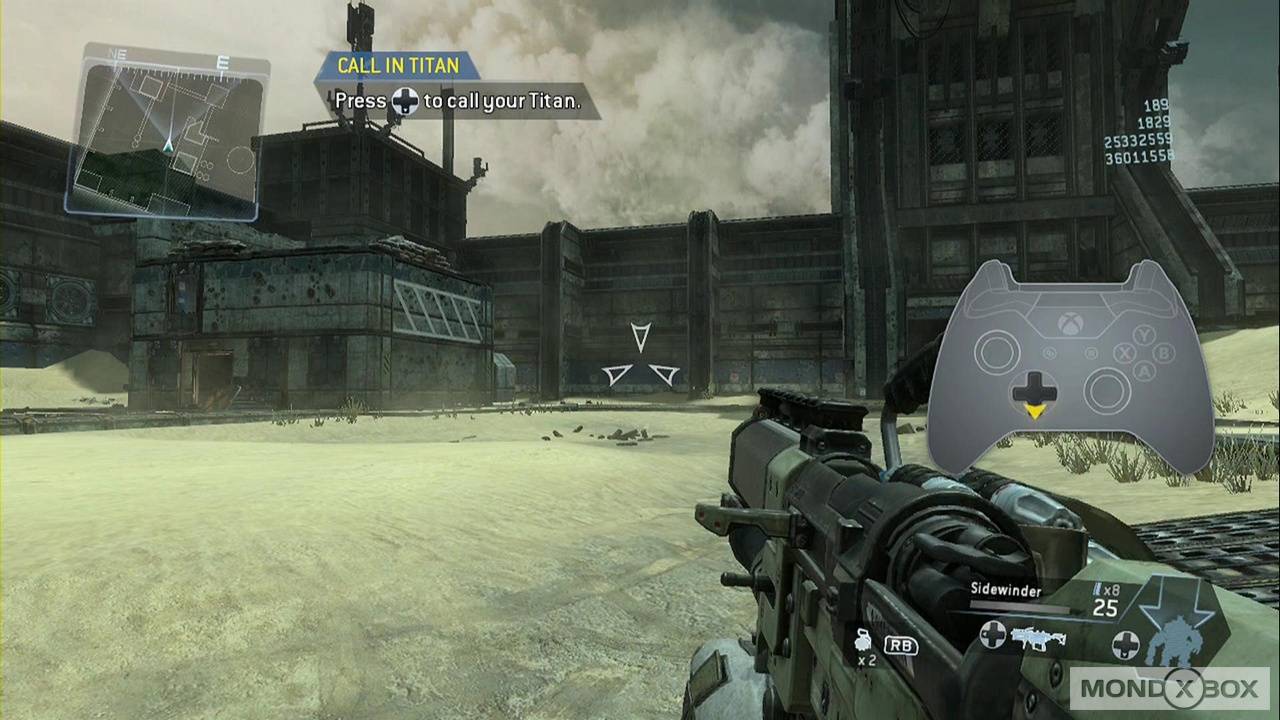
Task: Click the View button on the controller diagram
Action: click(1048, 352)
